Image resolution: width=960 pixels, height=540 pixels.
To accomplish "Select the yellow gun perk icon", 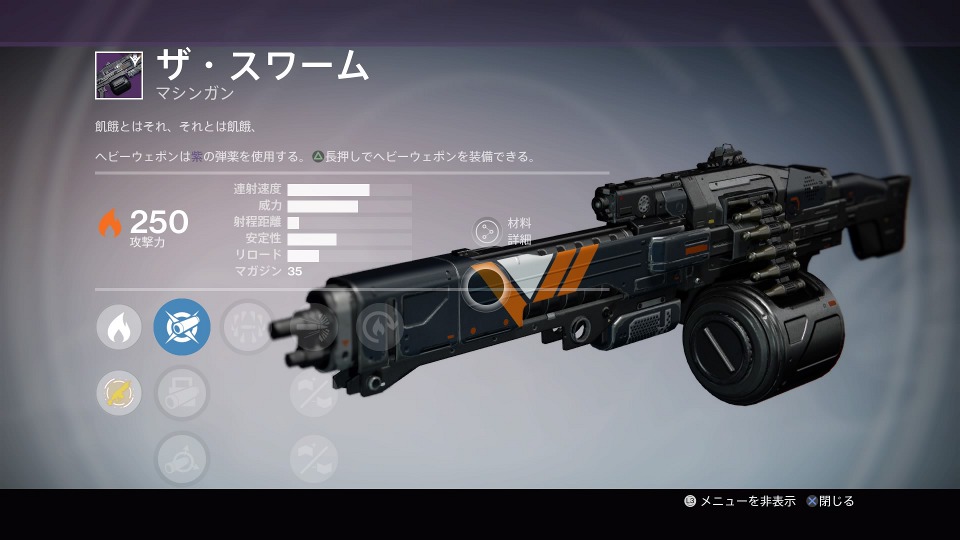I will pos(118,393).
